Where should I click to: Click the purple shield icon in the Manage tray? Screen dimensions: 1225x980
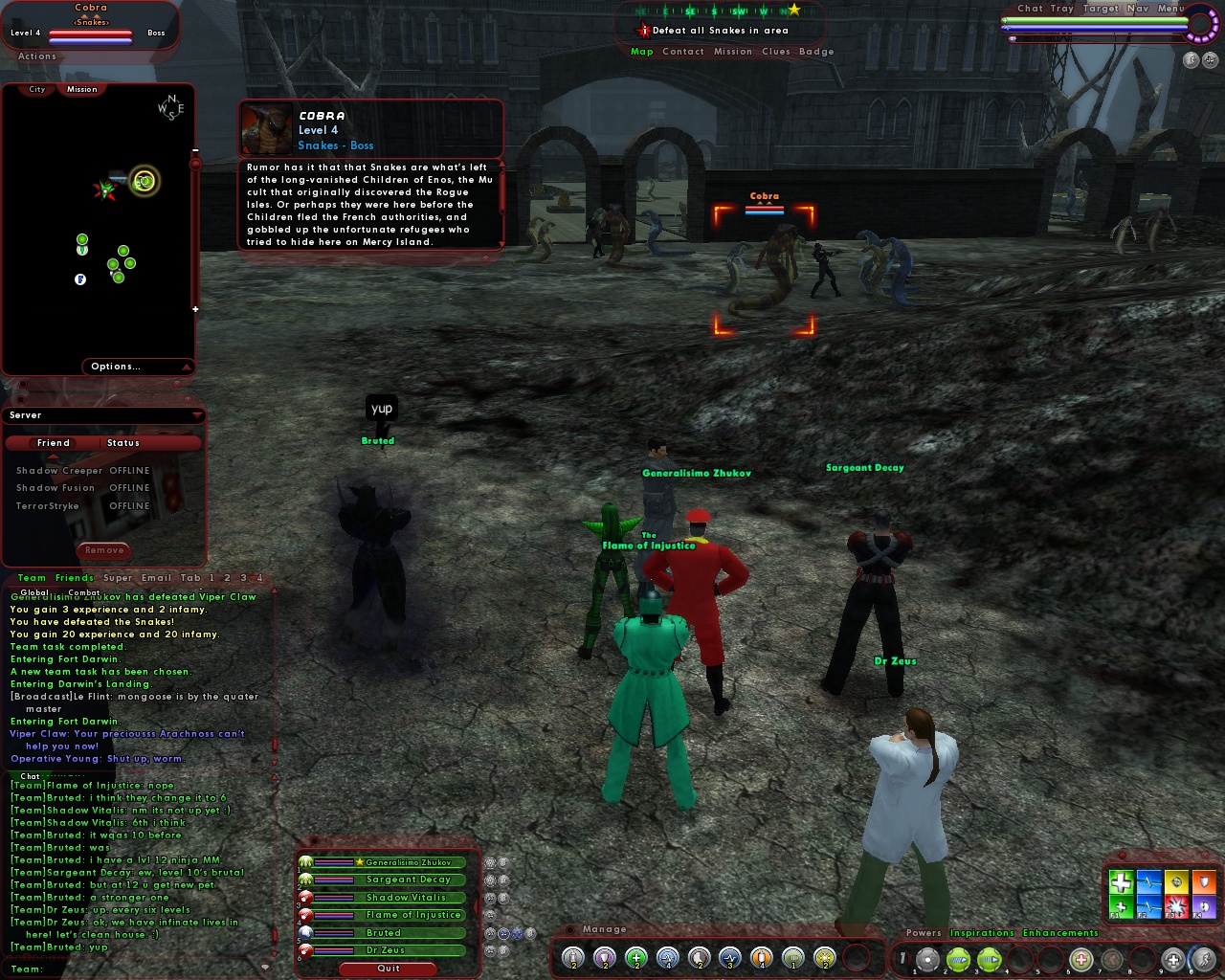pyautogui.click(x=605, y=957)
